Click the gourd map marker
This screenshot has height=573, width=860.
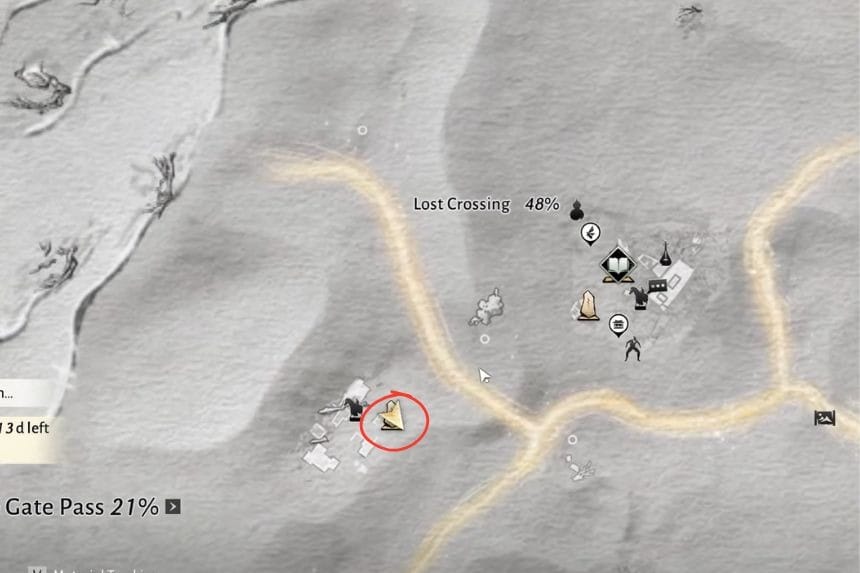[x=576, y=210]
